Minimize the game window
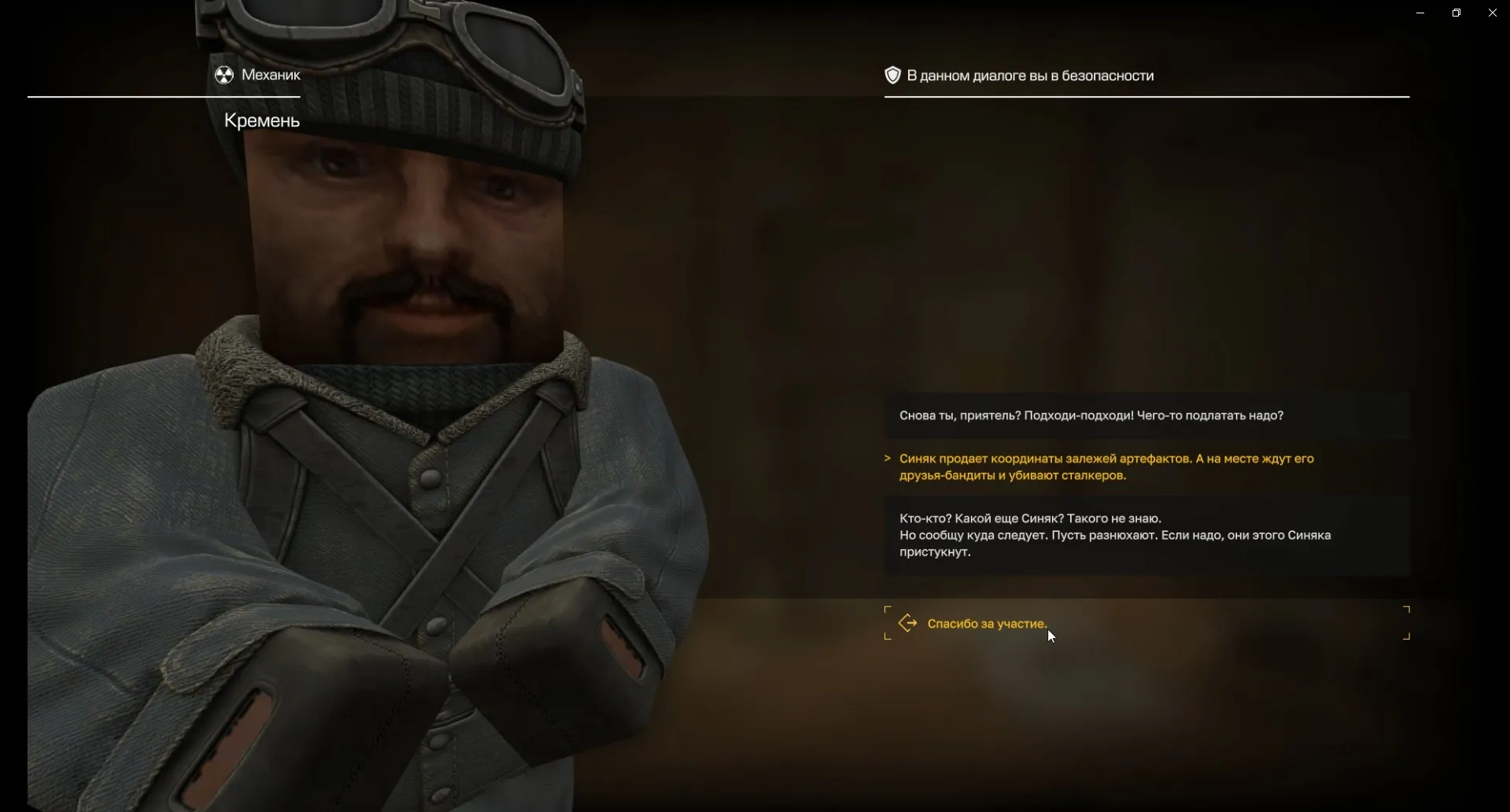The width and height of the screenshot is (1510, 812). 1420,13
